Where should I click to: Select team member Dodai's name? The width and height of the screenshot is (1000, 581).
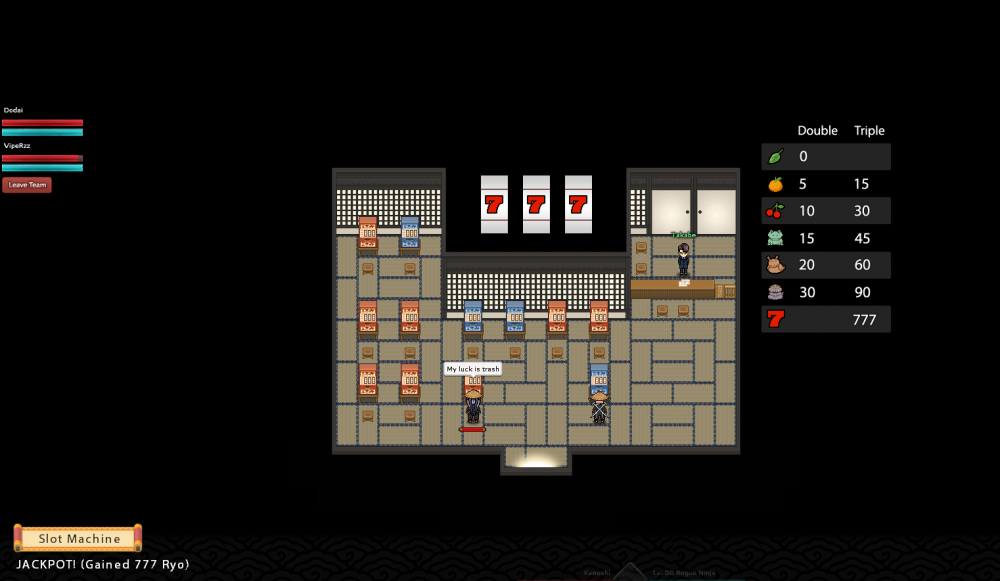pos(13,110)
